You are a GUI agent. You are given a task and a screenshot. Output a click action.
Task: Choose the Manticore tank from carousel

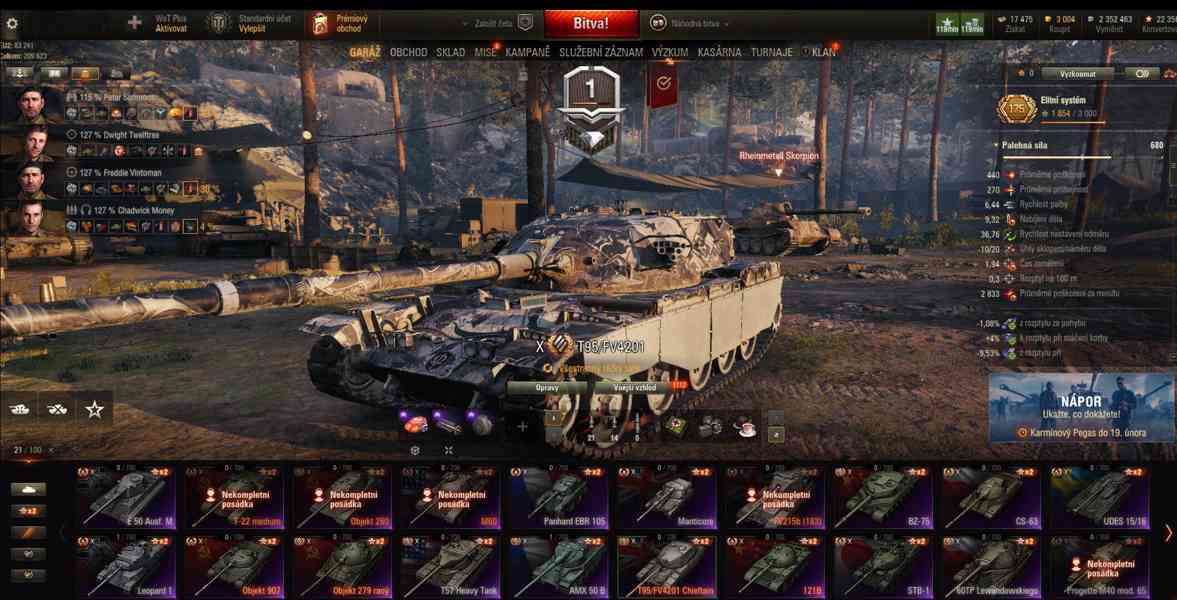pos(666,497)
